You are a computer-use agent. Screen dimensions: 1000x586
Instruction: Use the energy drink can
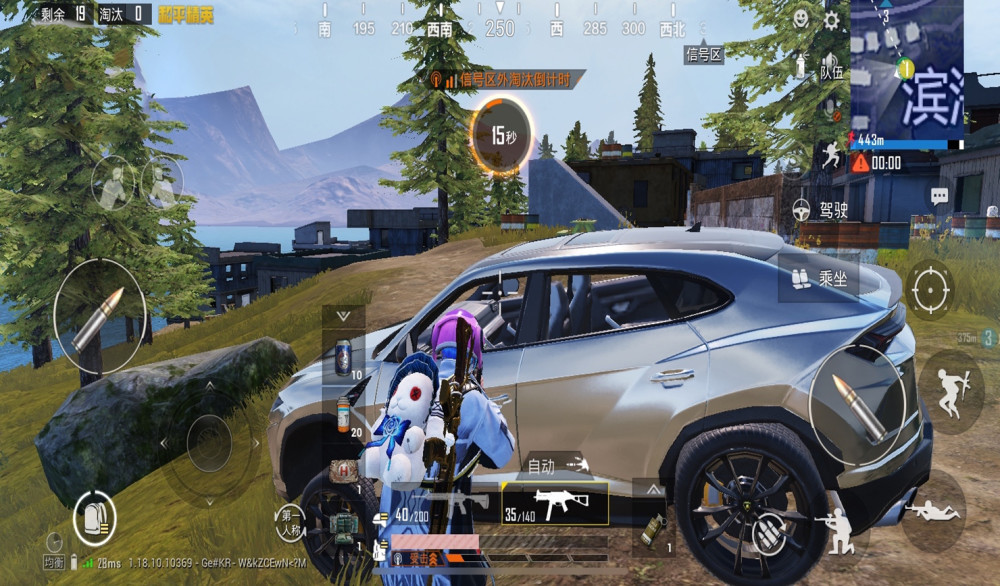[344, 356]
